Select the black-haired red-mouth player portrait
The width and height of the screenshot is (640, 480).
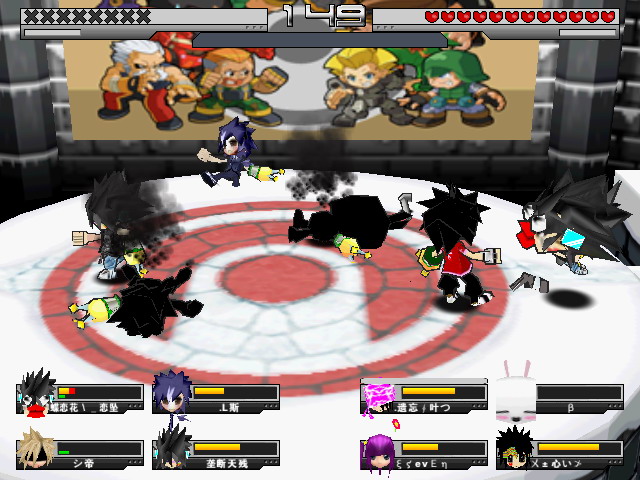coord(36,394)
